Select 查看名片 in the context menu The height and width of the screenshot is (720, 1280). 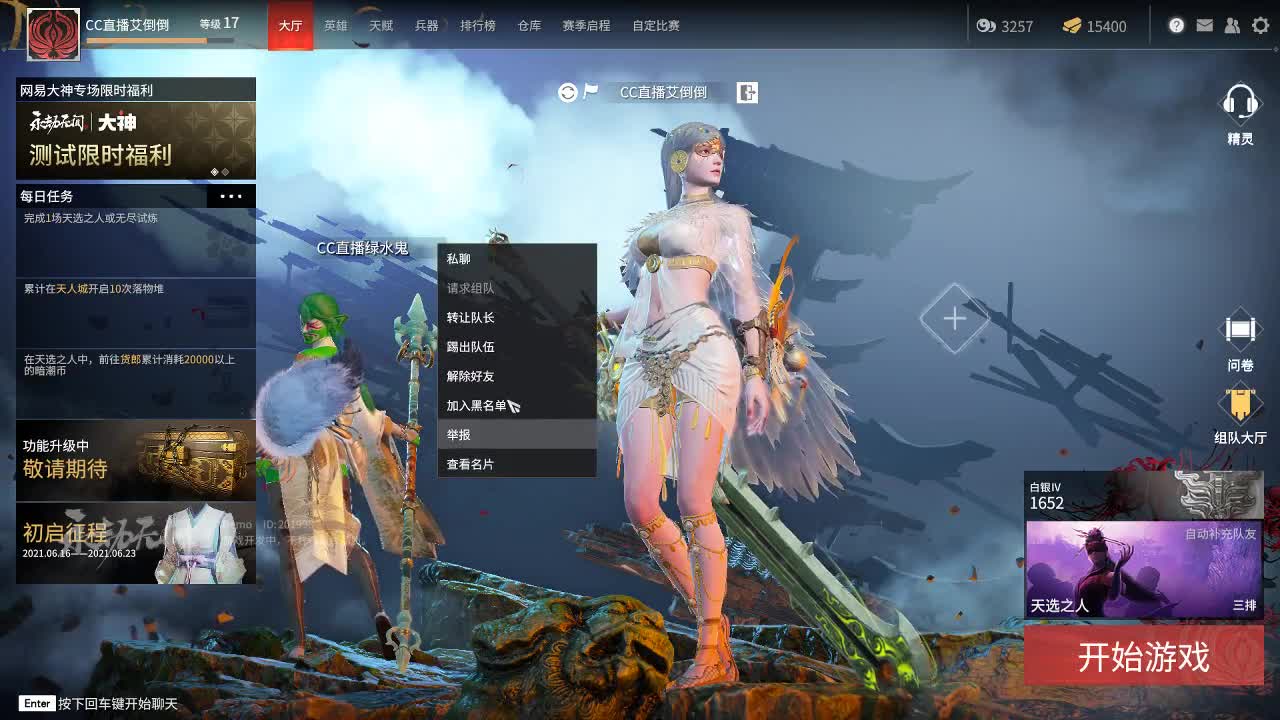pos(517,464)
